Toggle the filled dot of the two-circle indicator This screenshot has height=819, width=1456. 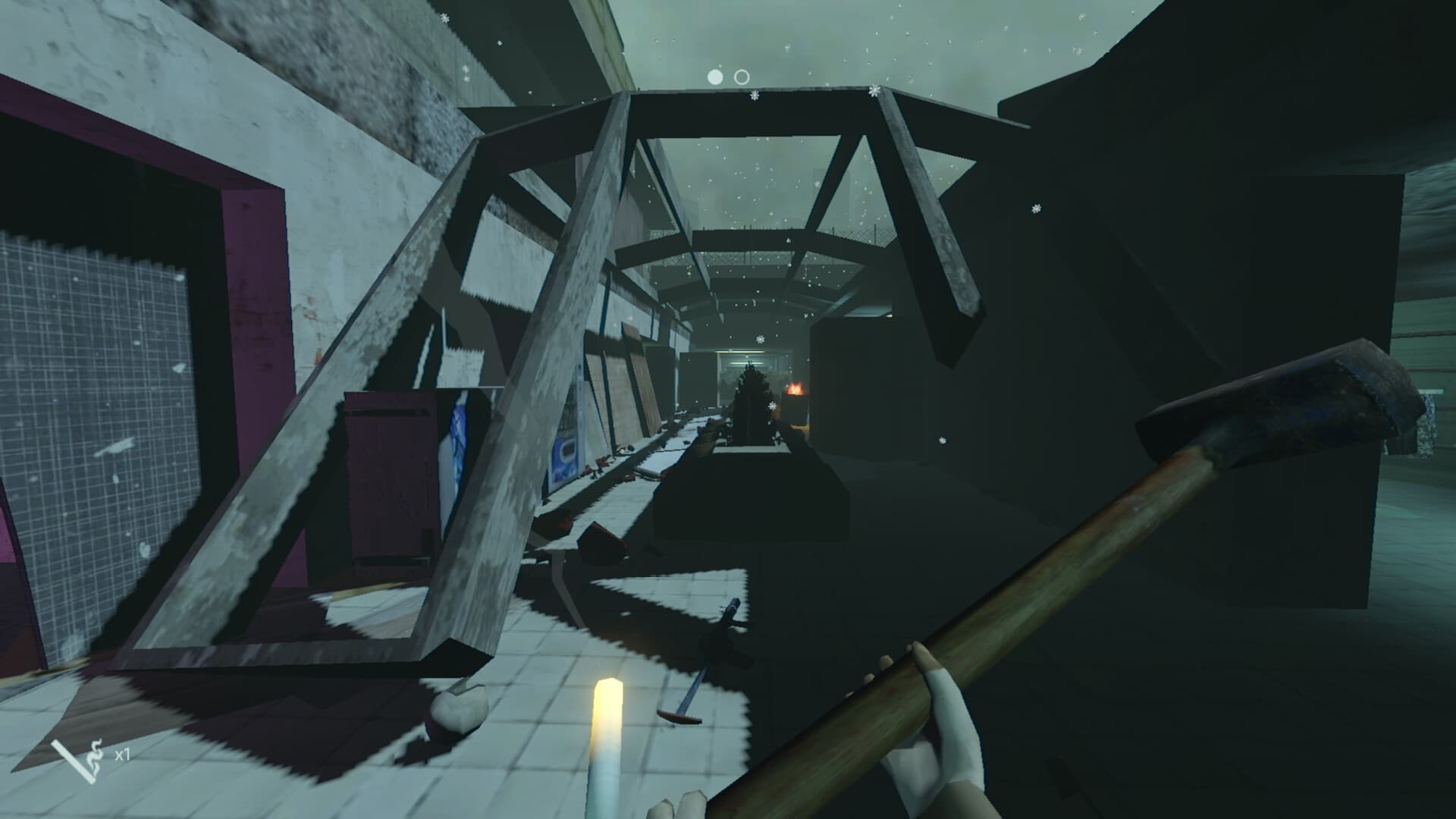pyautogui.click(x=714, y=76)
